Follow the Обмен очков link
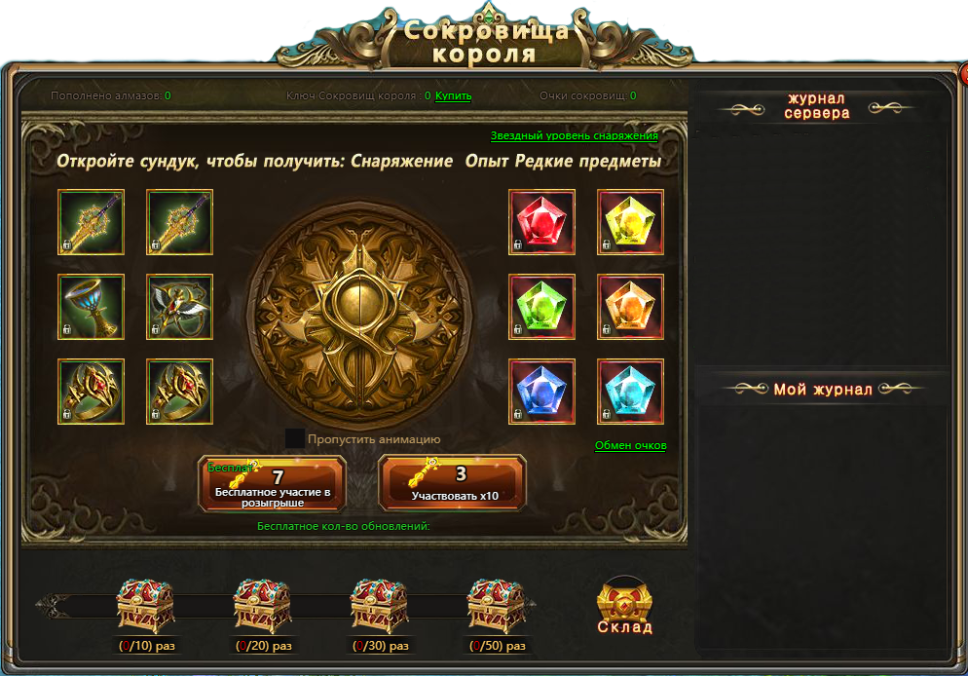968x676 pixels. coord(630,446)
